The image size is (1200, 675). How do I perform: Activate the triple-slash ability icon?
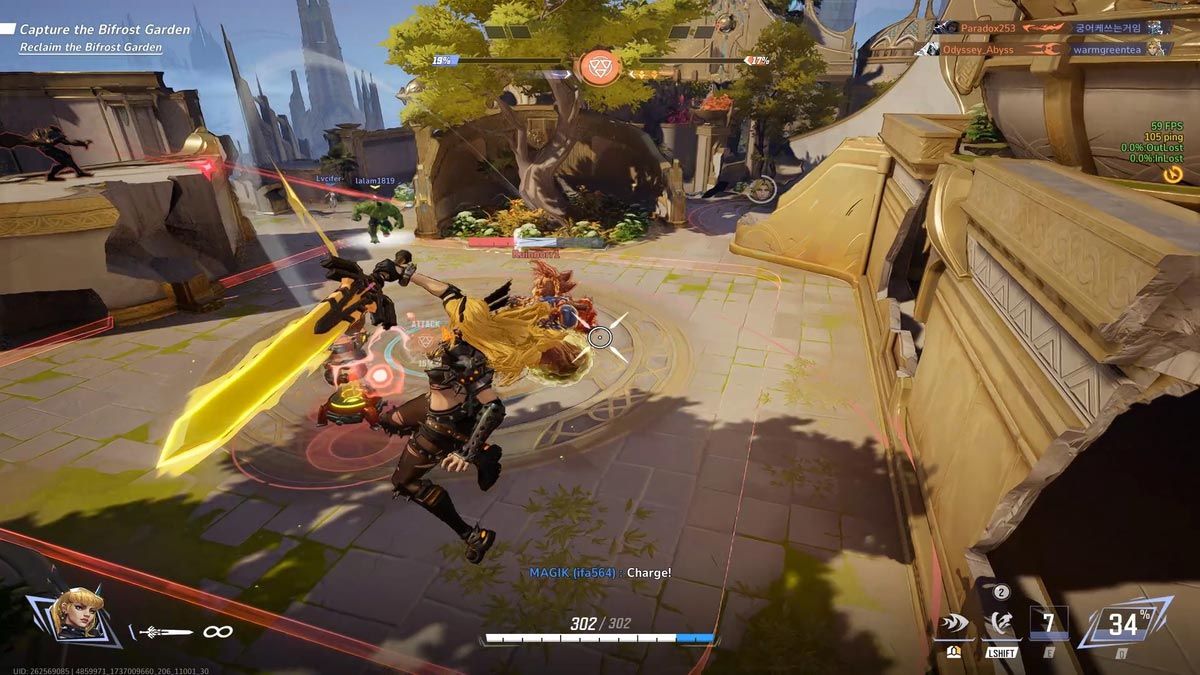pyautogui.click(x=954, y=625)
